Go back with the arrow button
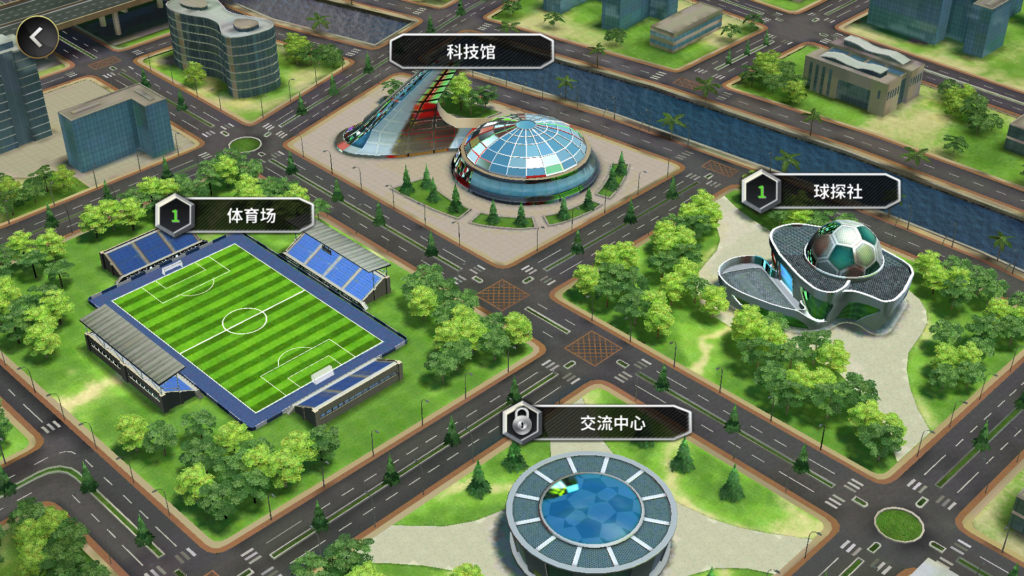The height and width of the screenshot is (576, 1024). [x=37, y=38]
